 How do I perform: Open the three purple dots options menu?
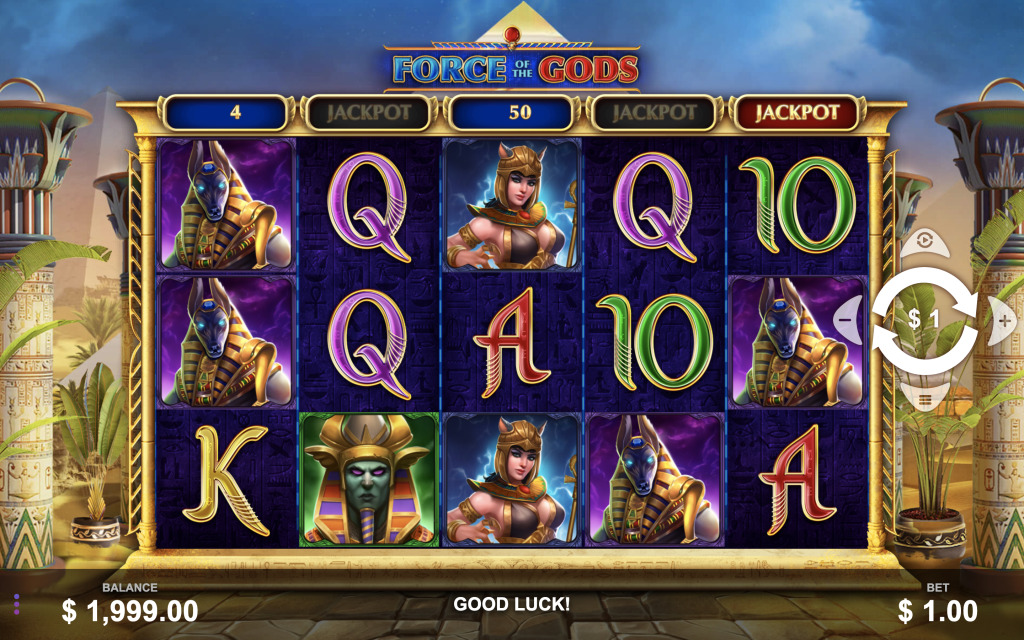[x=17, y=604]
